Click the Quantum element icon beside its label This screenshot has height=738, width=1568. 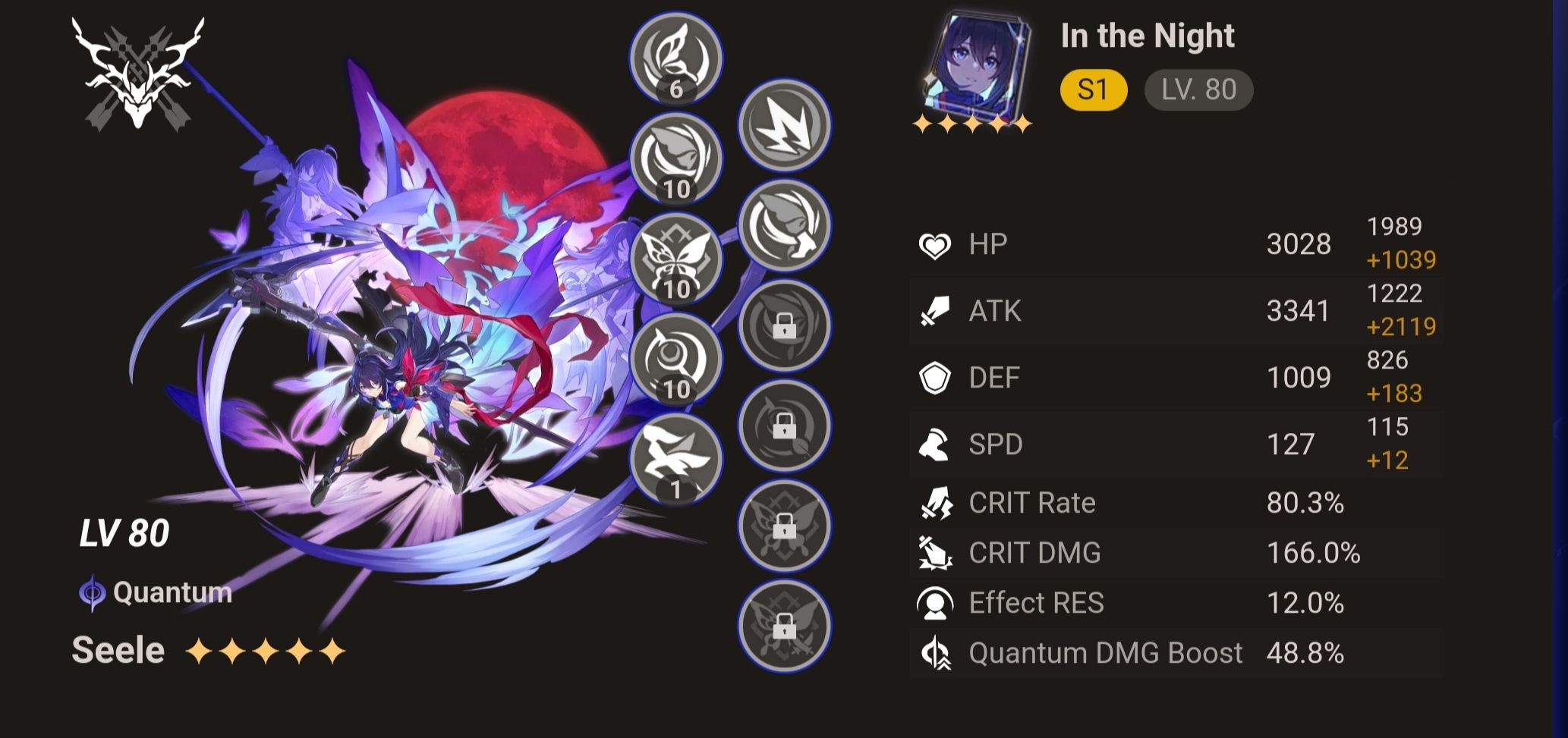coord(91,593)
